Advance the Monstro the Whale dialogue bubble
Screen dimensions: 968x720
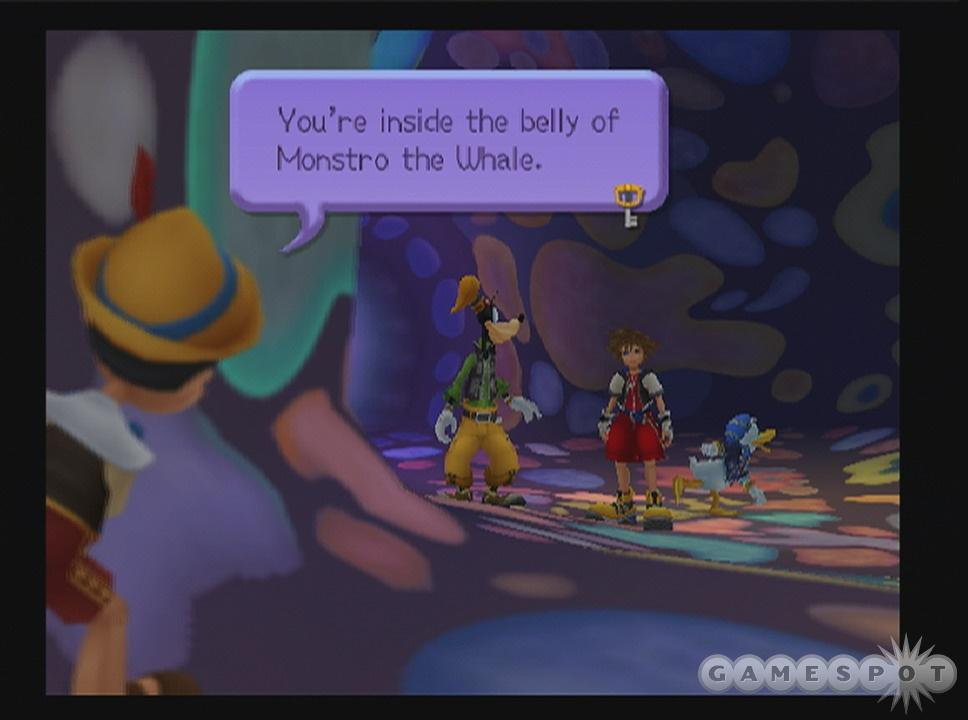tap(448, 140)
